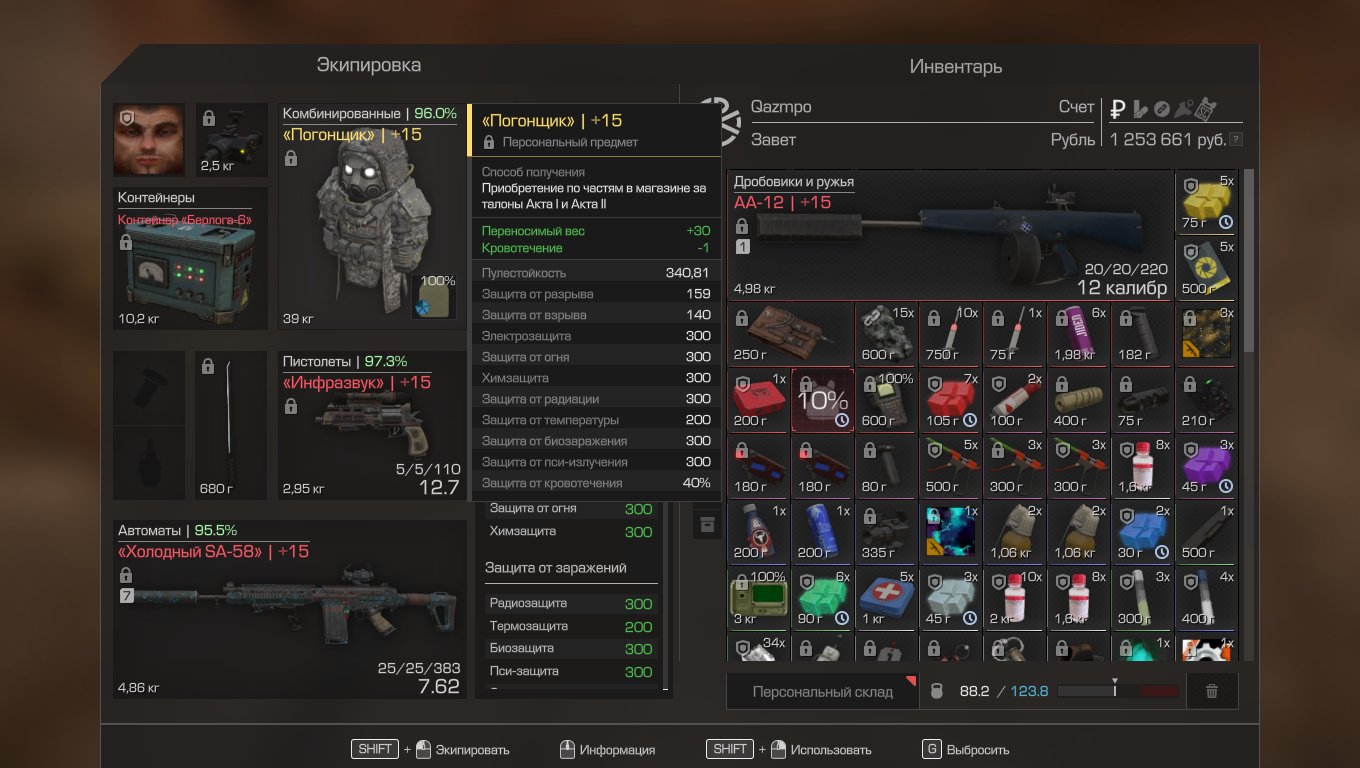Click the blue energy drink can
This screenshot has width=1360, height=768.
pos(823,532)
